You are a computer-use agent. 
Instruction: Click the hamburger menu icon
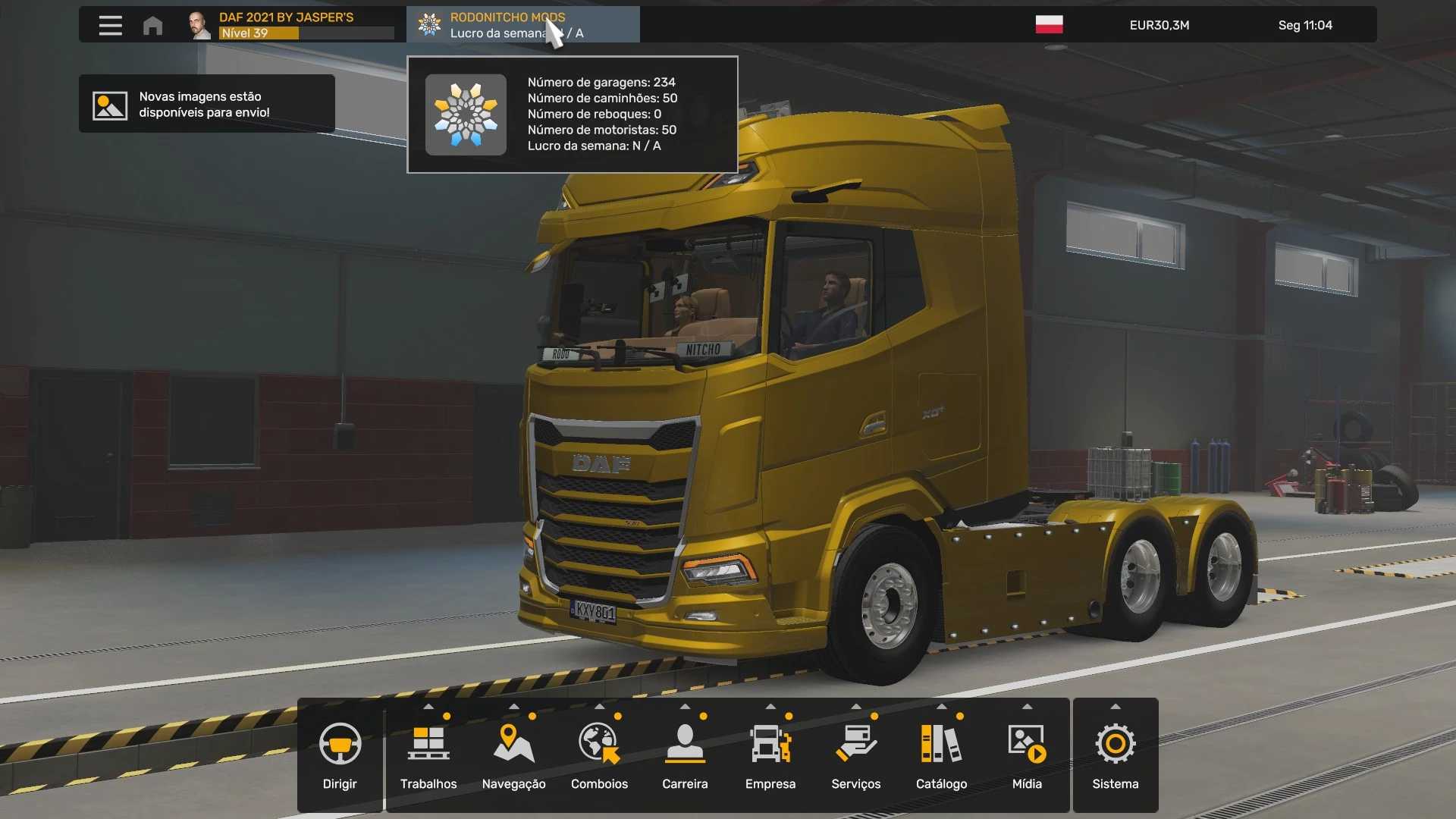110,25
